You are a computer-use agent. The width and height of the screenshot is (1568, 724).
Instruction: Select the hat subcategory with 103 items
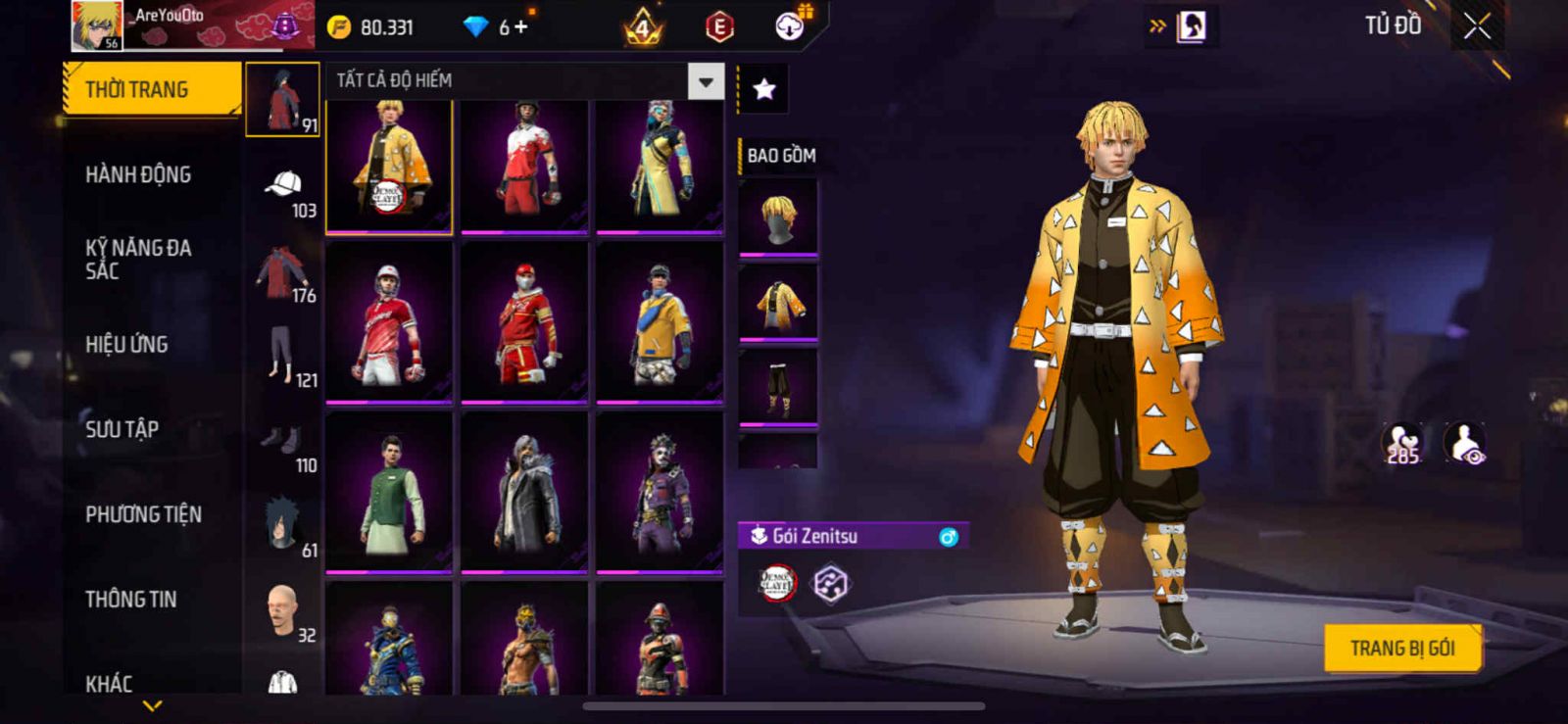click(283, 191)
